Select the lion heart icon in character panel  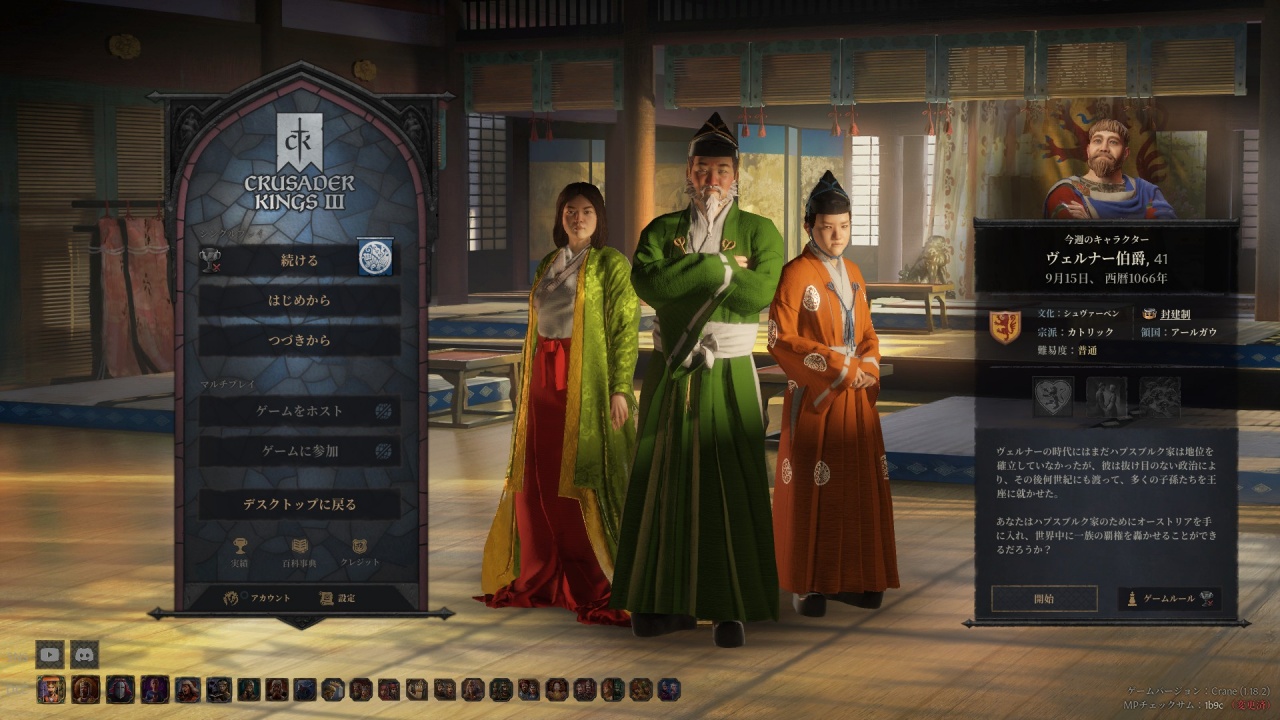click(1053, 397)
